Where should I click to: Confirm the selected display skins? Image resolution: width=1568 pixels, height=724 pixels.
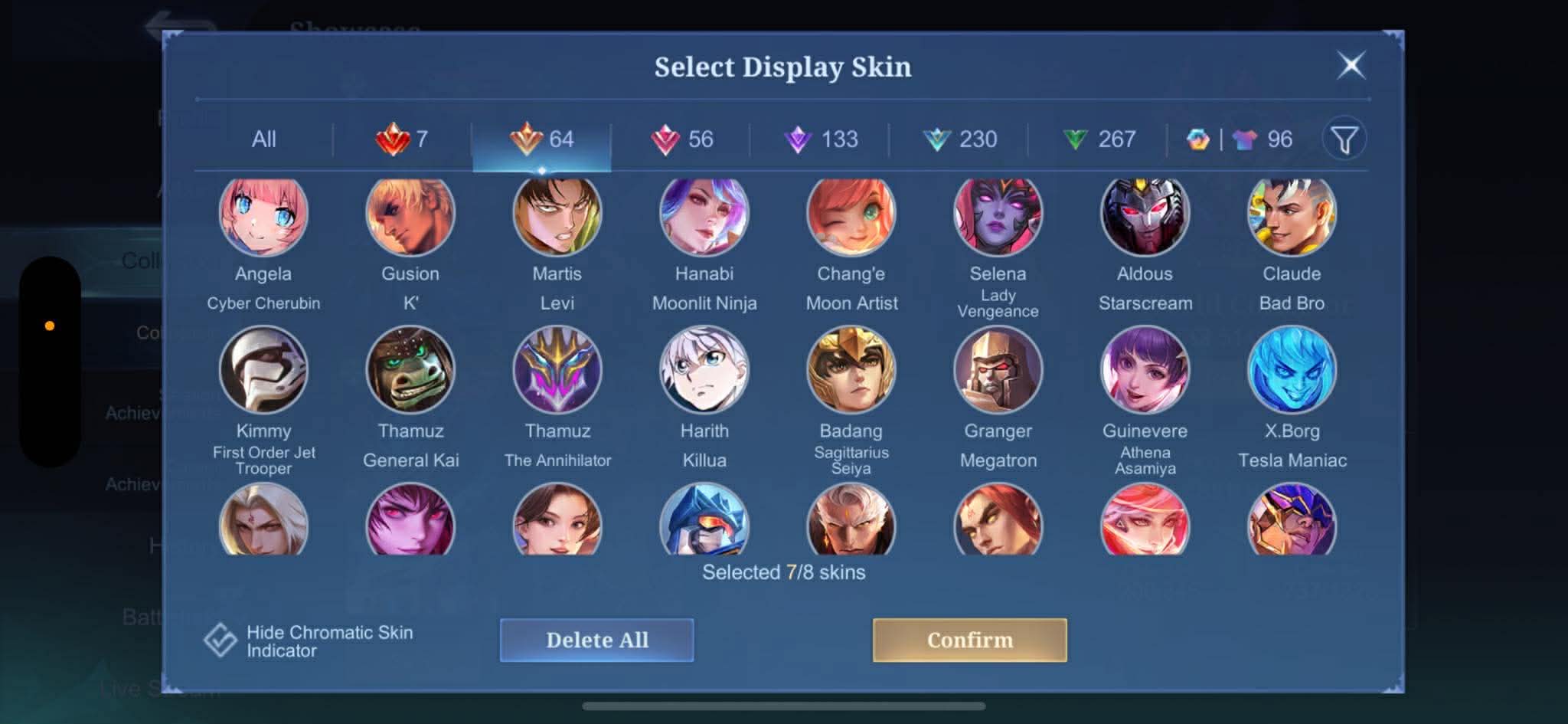(x=969, y=640)
